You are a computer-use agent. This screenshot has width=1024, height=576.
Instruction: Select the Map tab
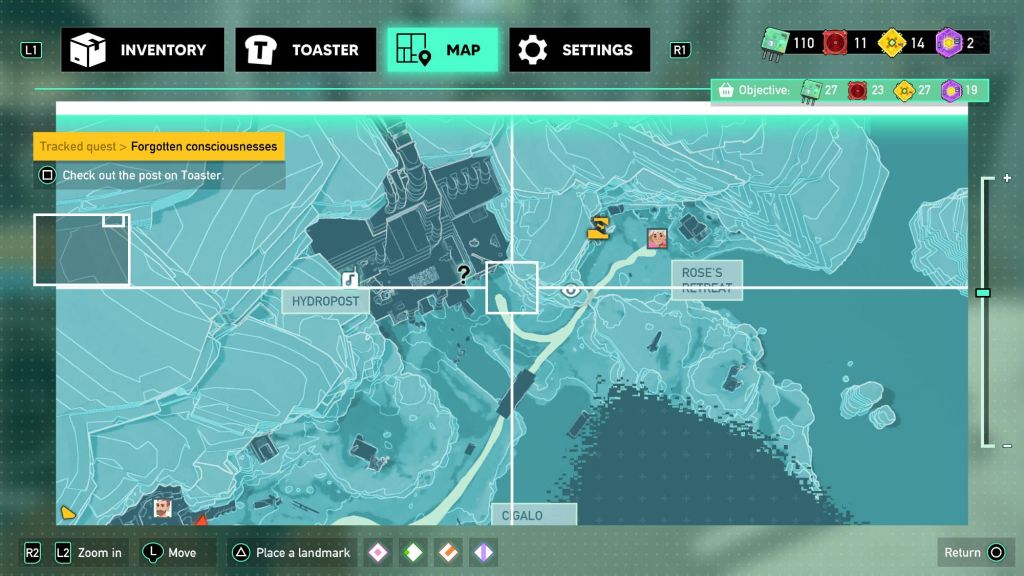pyautogui.click(x=442, y=50)
